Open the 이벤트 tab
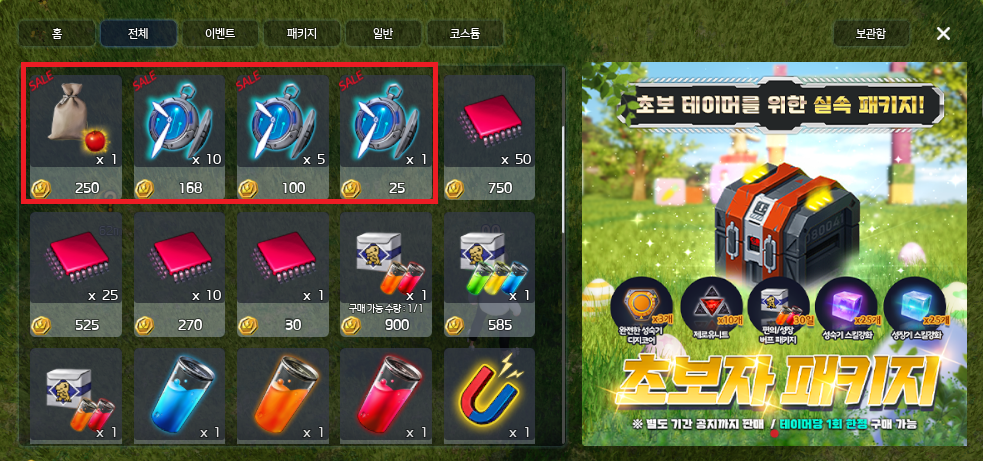Image resolution: width=983 pixels, height=461 pixels. click(220, 33)
